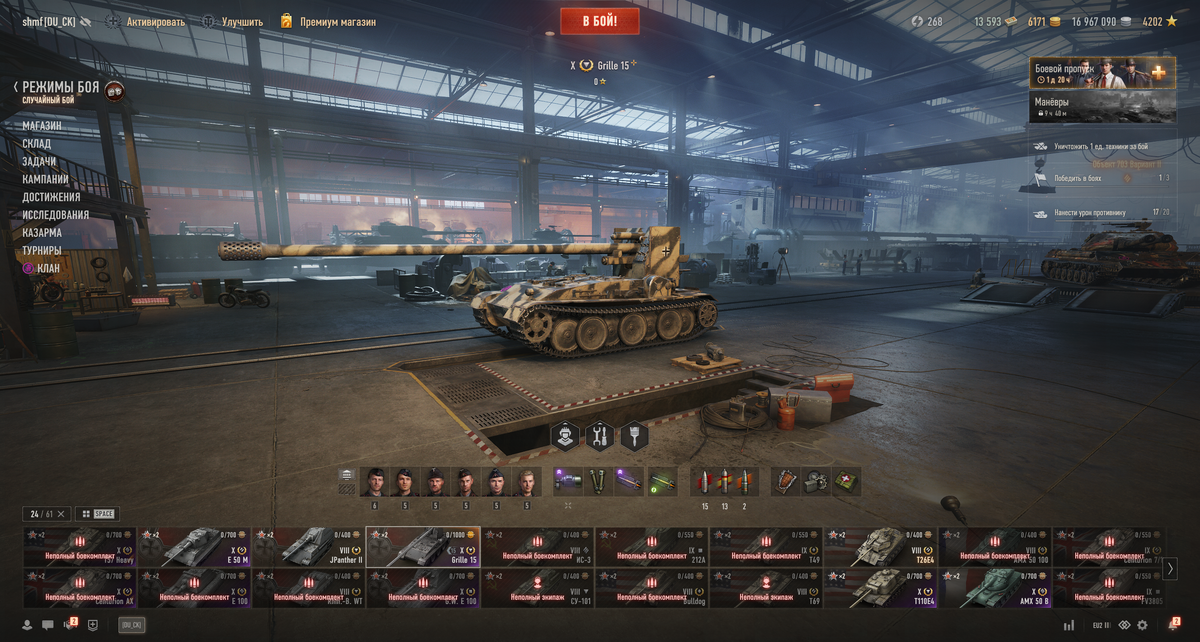Enter the КАЗАРМА crew barracks
Screen dimensions: 1200x642
[x=42, y=232]
